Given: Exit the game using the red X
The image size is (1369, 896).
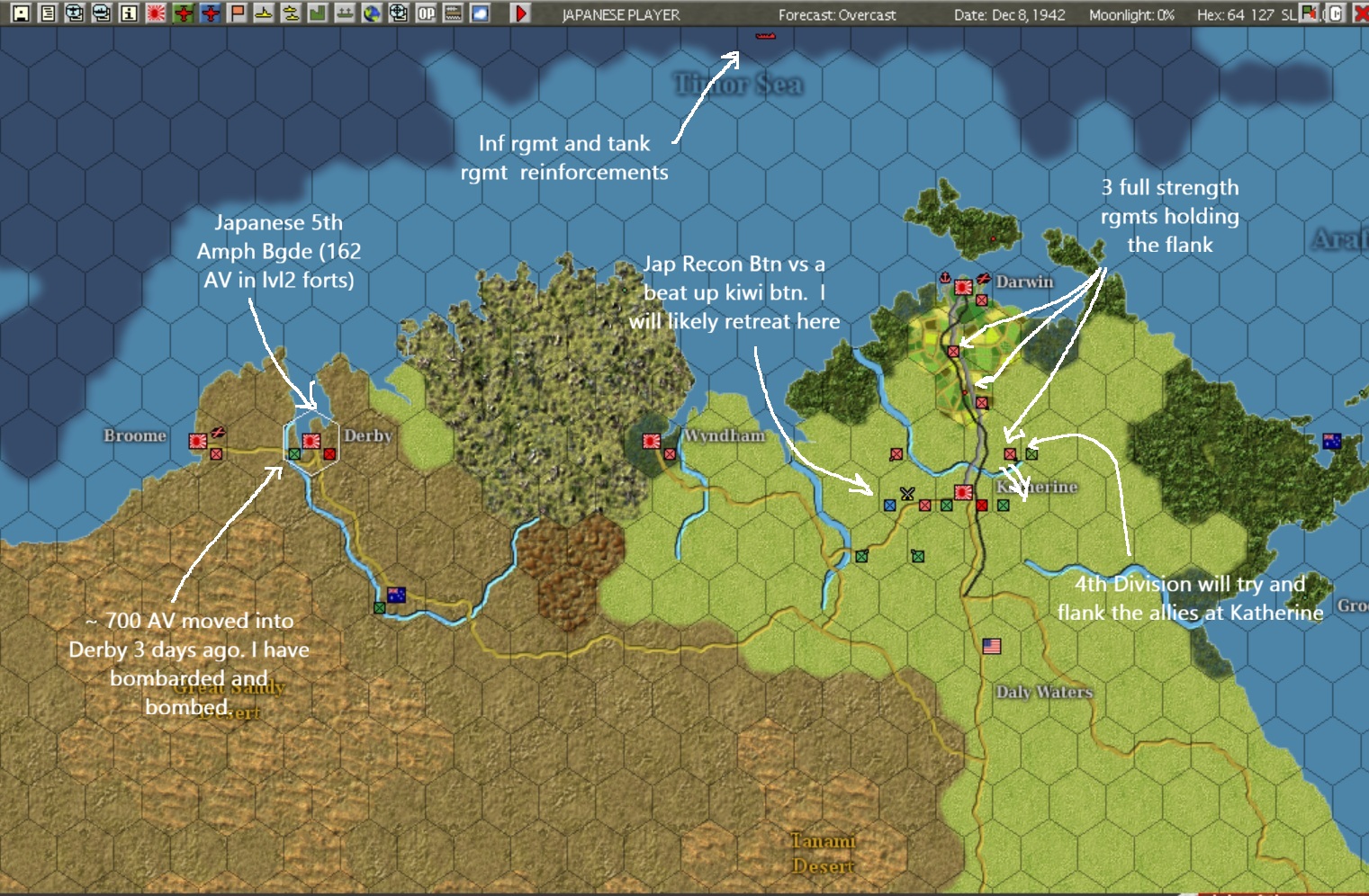Looking at the screenshot, I should click(x=1362, y=13).
